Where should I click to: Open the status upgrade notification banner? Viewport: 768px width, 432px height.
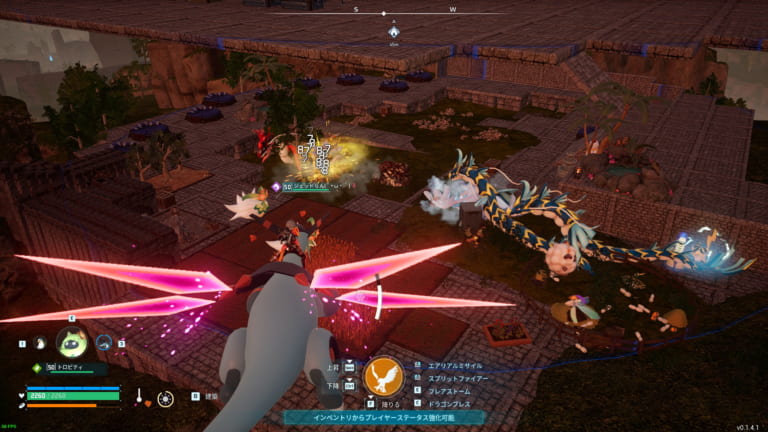384,416
